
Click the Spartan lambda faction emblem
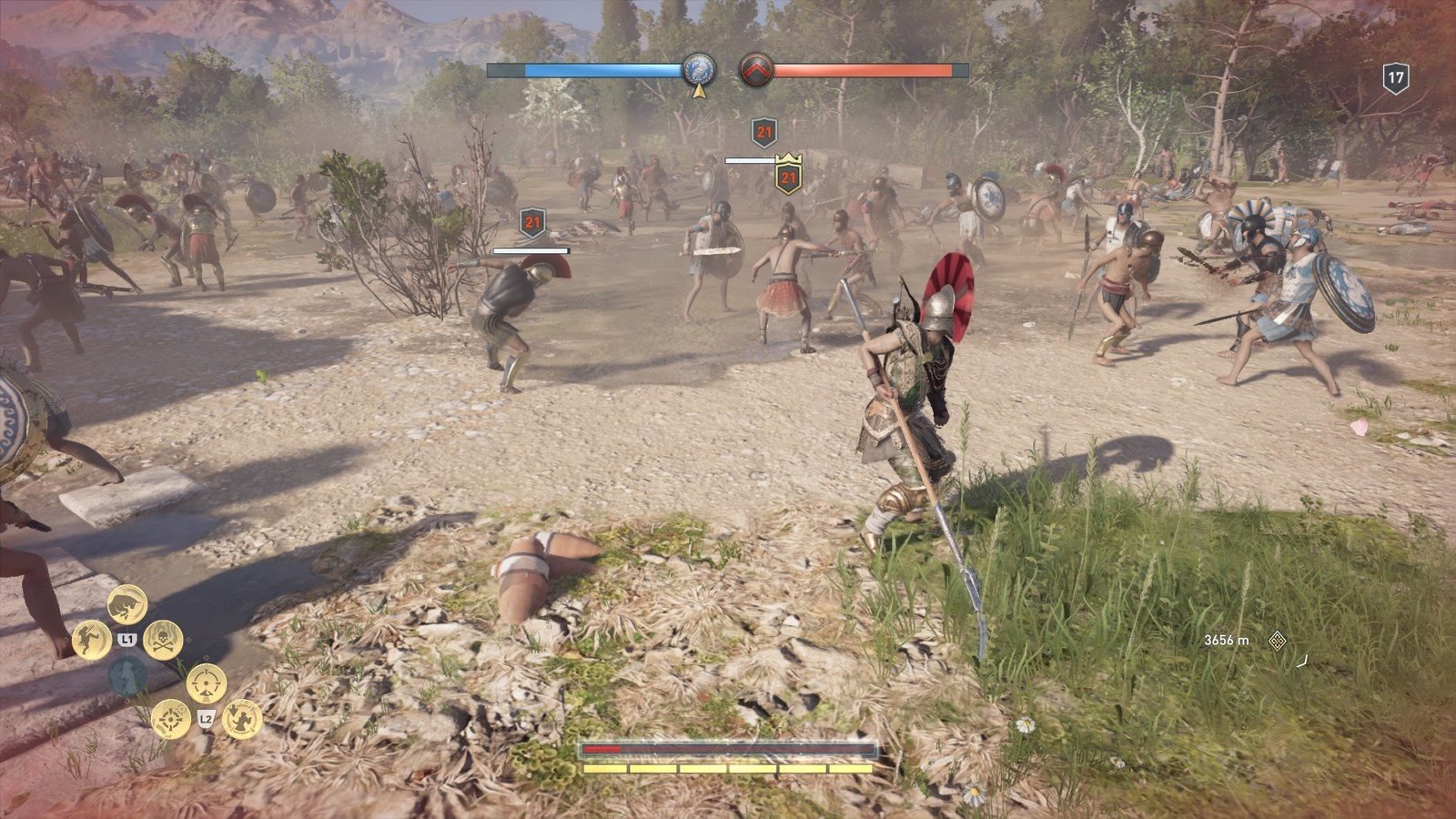click(754, 70)
